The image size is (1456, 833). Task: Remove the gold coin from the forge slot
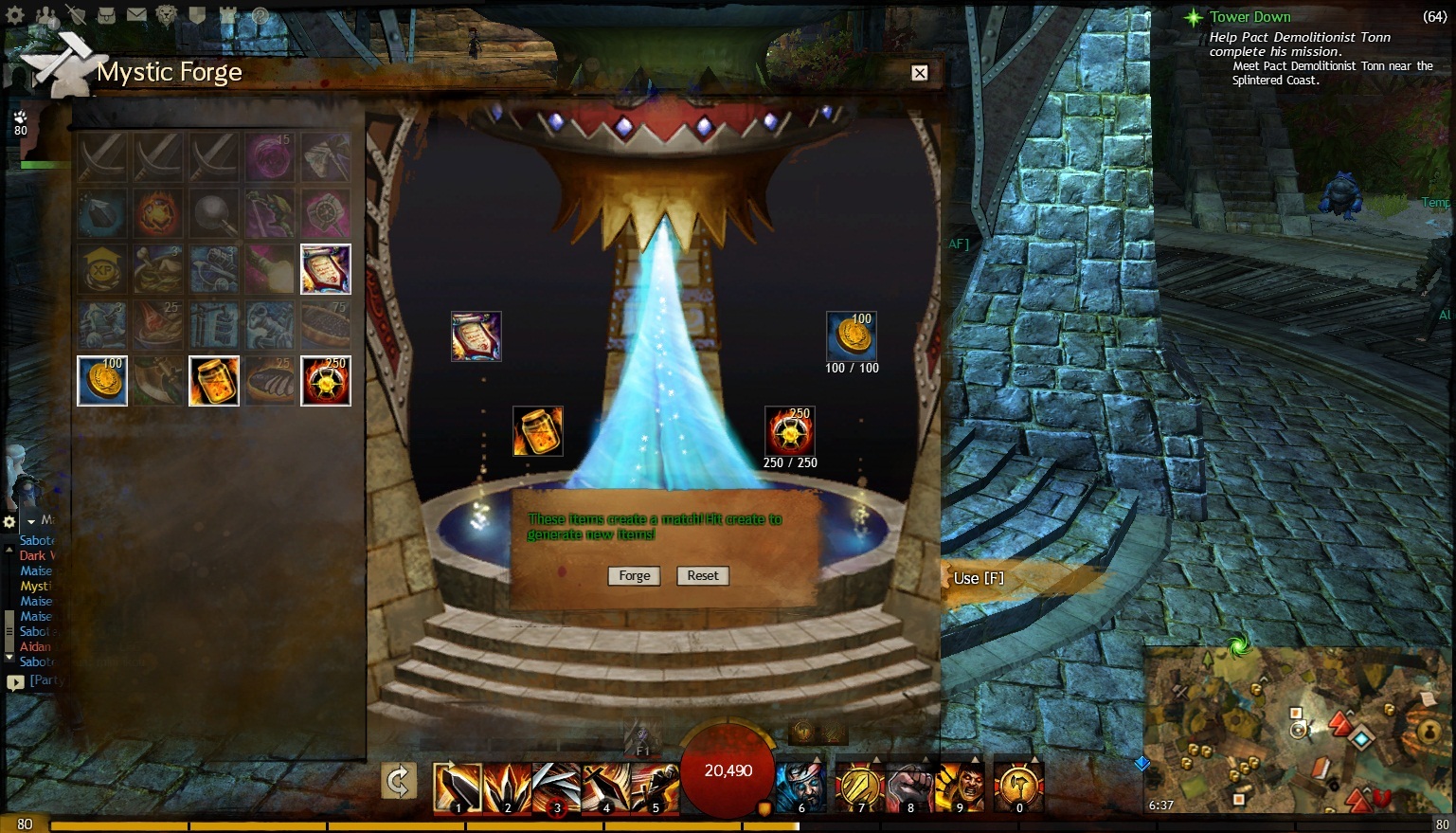point(852,336)
